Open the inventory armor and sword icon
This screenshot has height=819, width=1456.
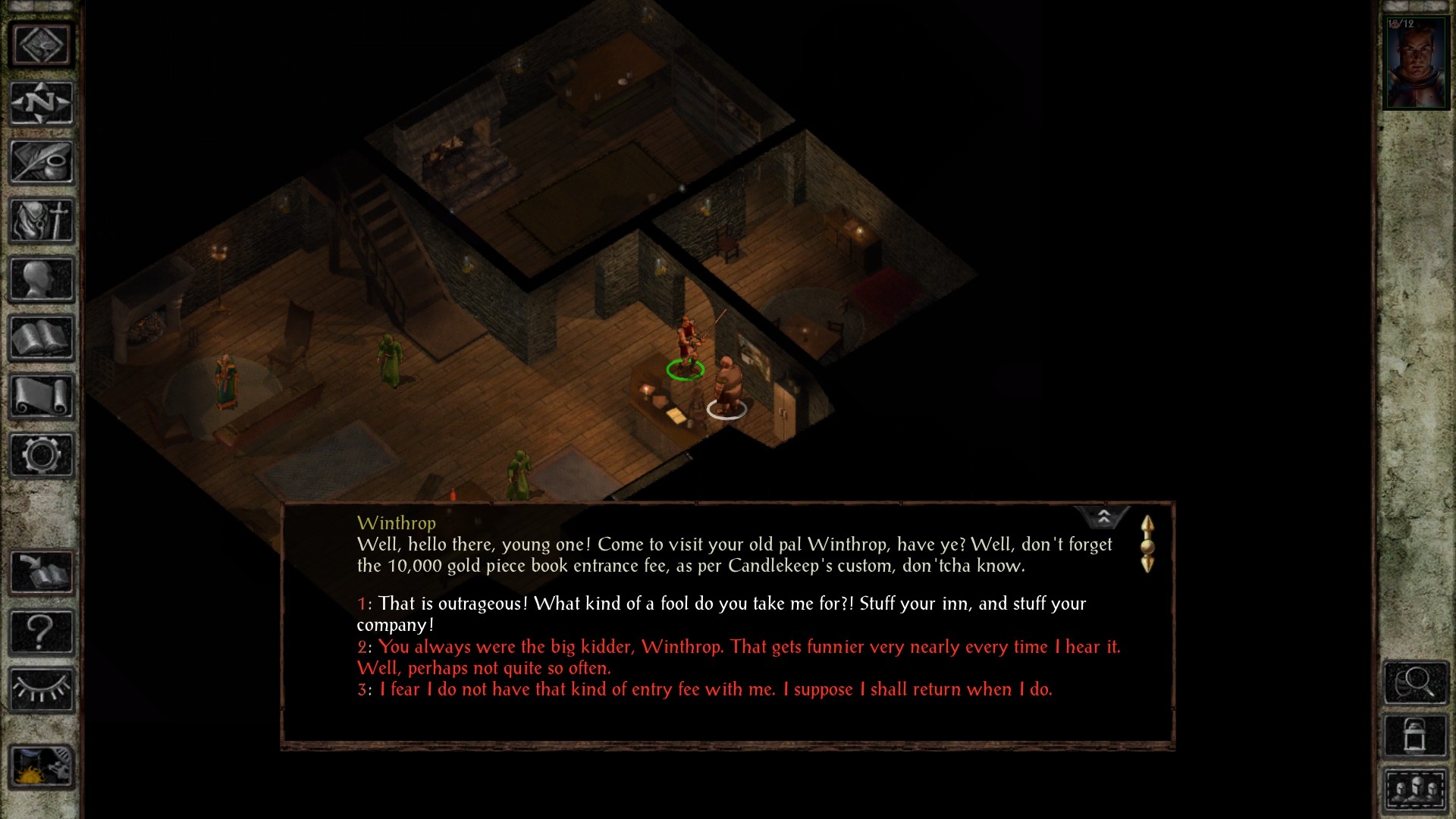tap(41, 221)
